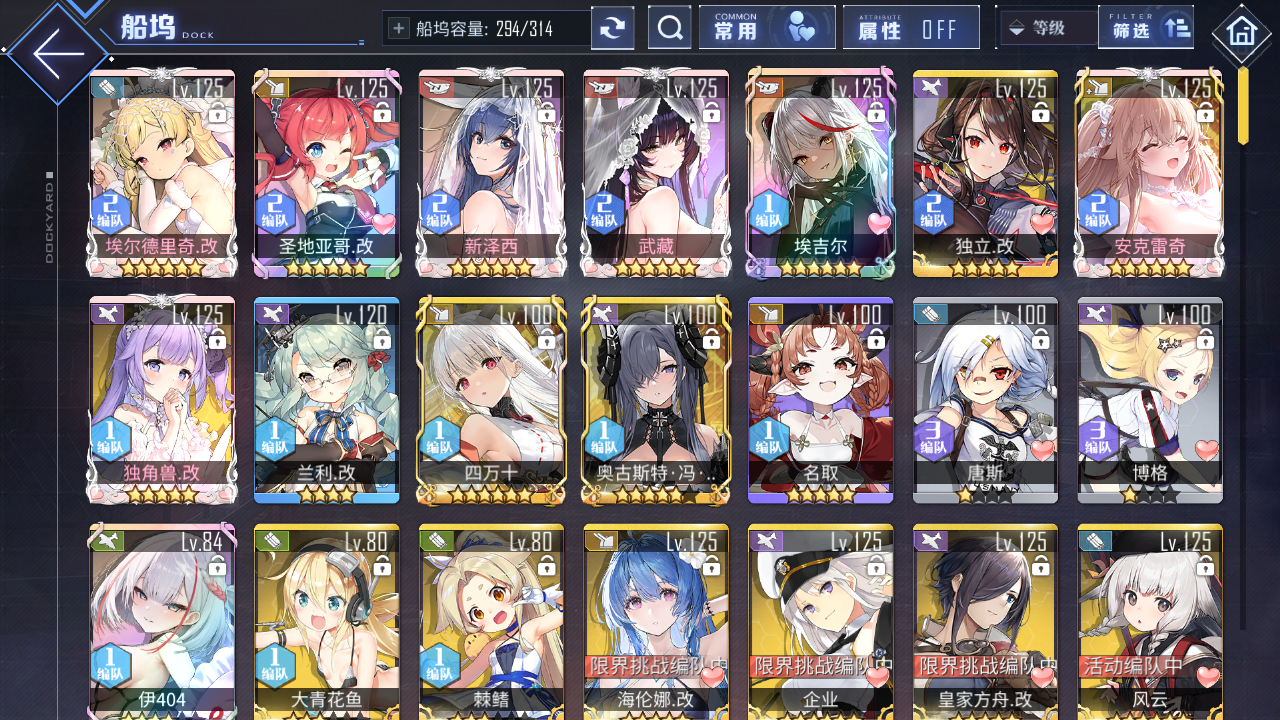
Task: Click the refresh/sort icon beside capacity
Action: [612, 27]
